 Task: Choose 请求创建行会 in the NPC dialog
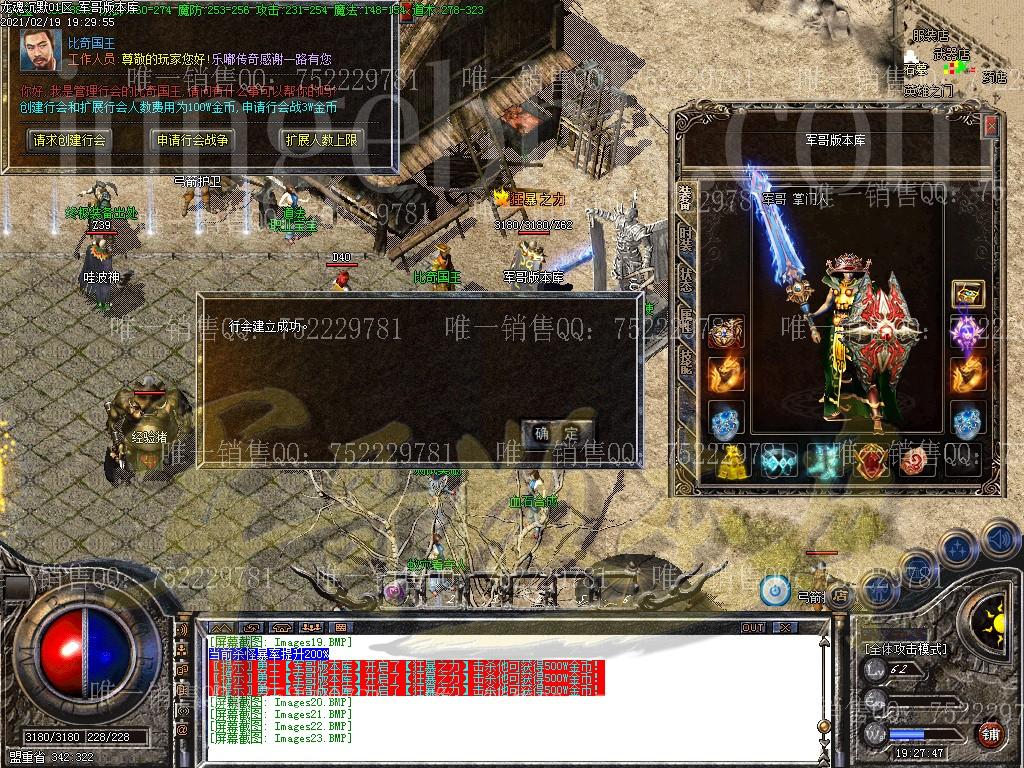(x=69, y=140)
